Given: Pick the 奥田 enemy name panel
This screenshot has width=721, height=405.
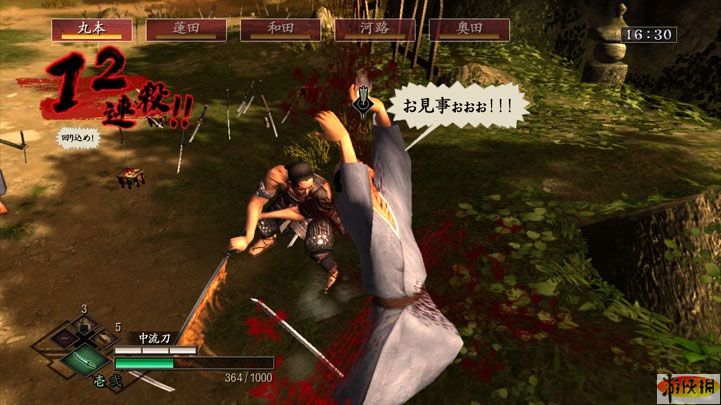Looking at the screenshot, I should (x=469, y=28).
